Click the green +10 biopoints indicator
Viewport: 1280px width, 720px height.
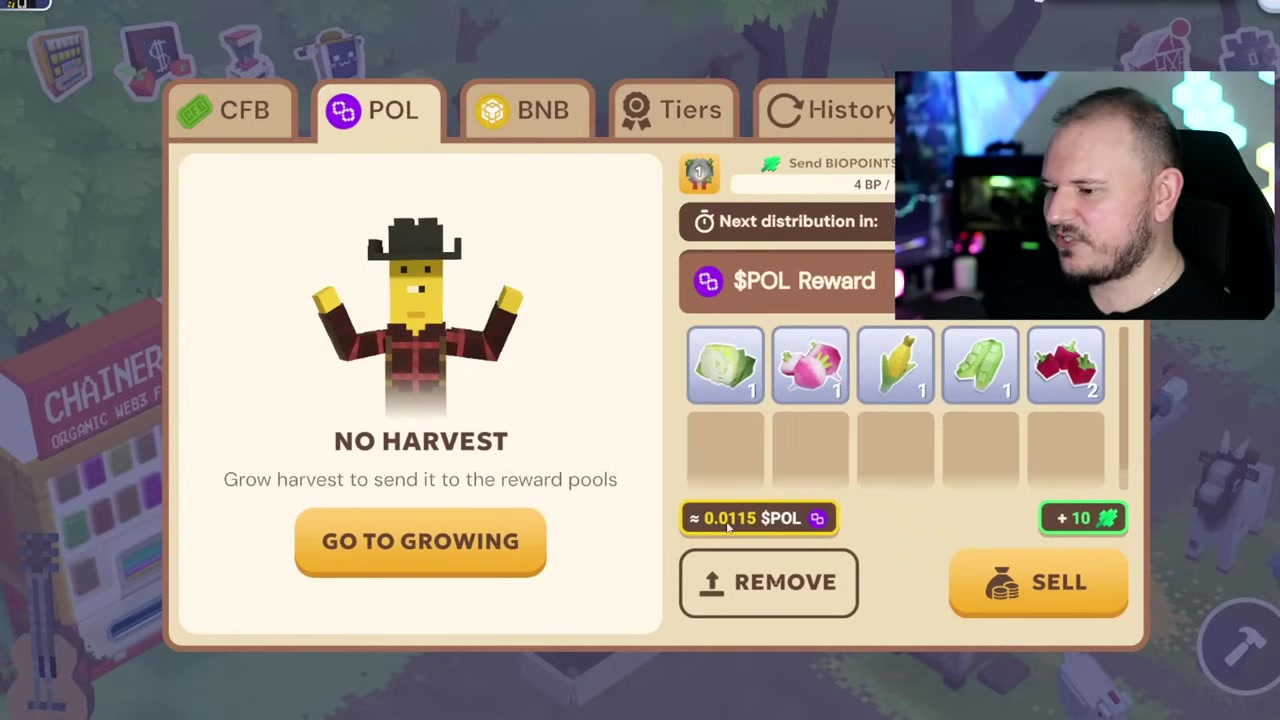click(1083, 518)
